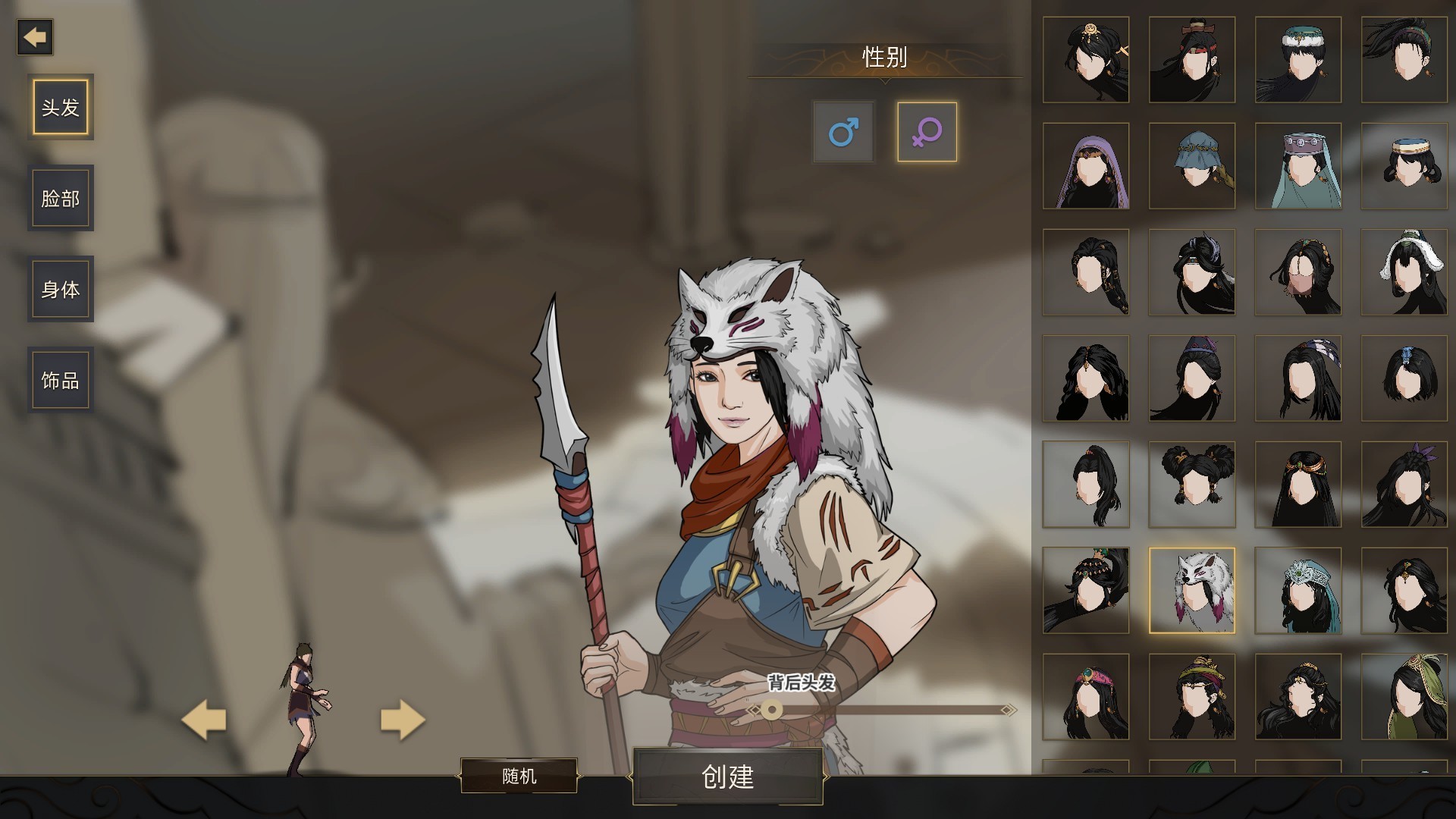This screenshot has height=819, width=1456.
Task: Open the 头发 (Hair) customization panel
Action: coord(60,106)
